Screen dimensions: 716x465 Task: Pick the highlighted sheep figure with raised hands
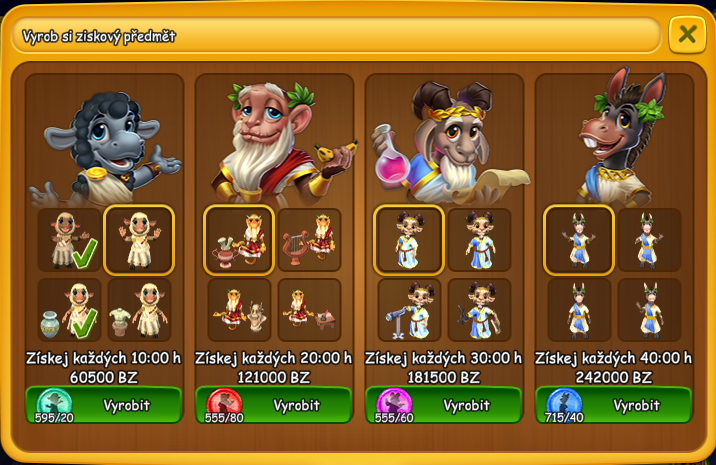(x=139, y=240)
